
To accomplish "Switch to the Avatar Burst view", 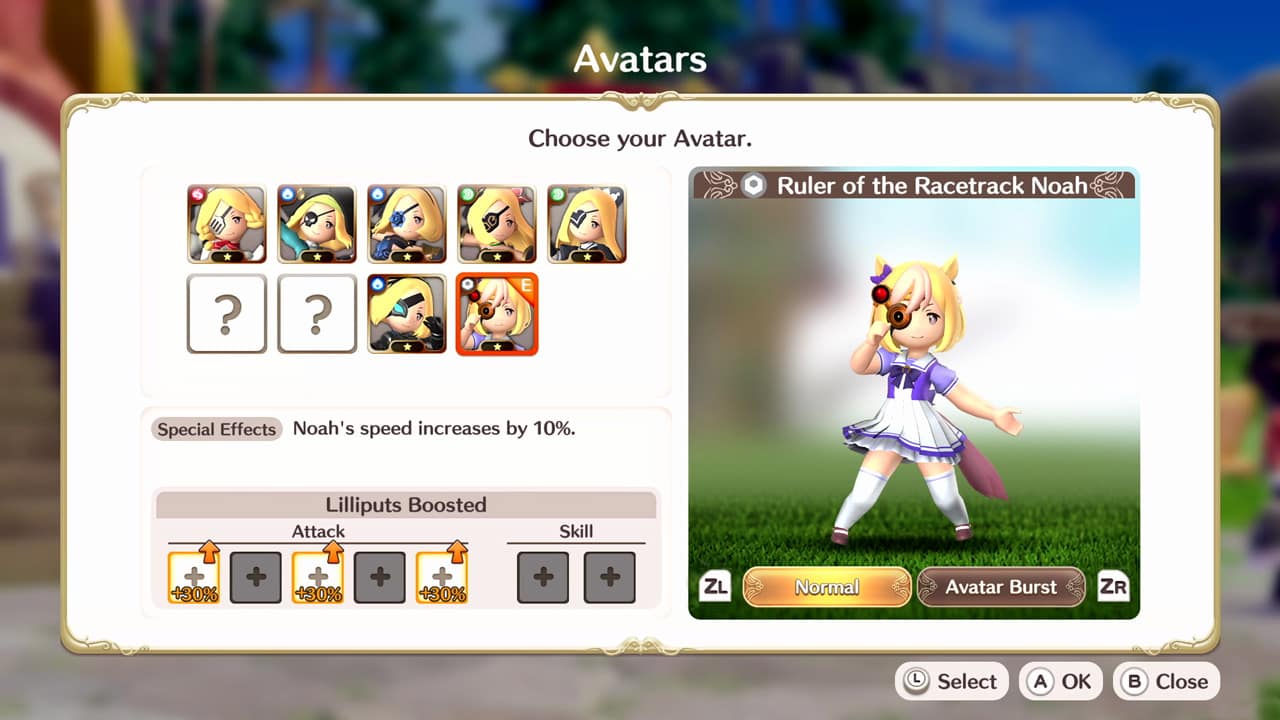I will [x=1000, y=589].
